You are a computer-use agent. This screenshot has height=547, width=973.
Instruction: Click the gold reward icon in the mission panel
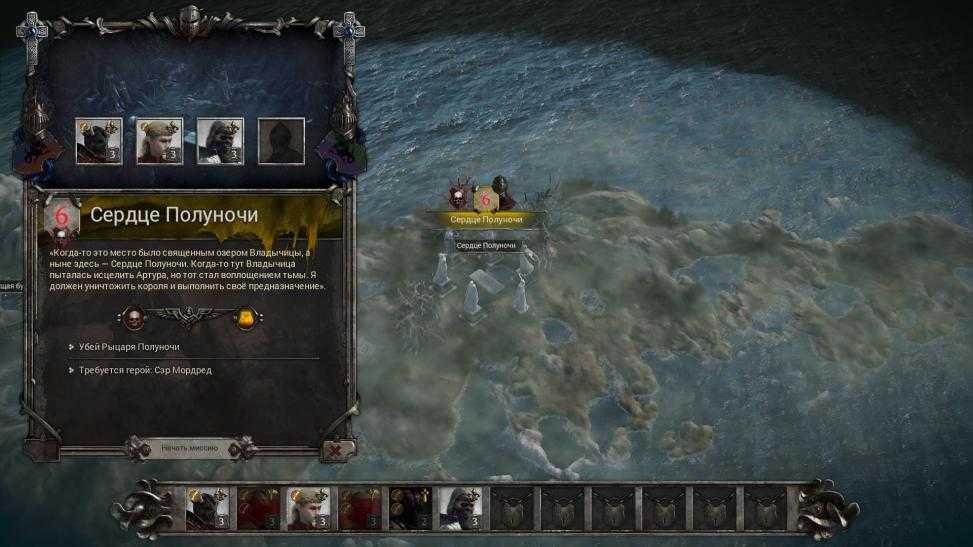[246, 318]
